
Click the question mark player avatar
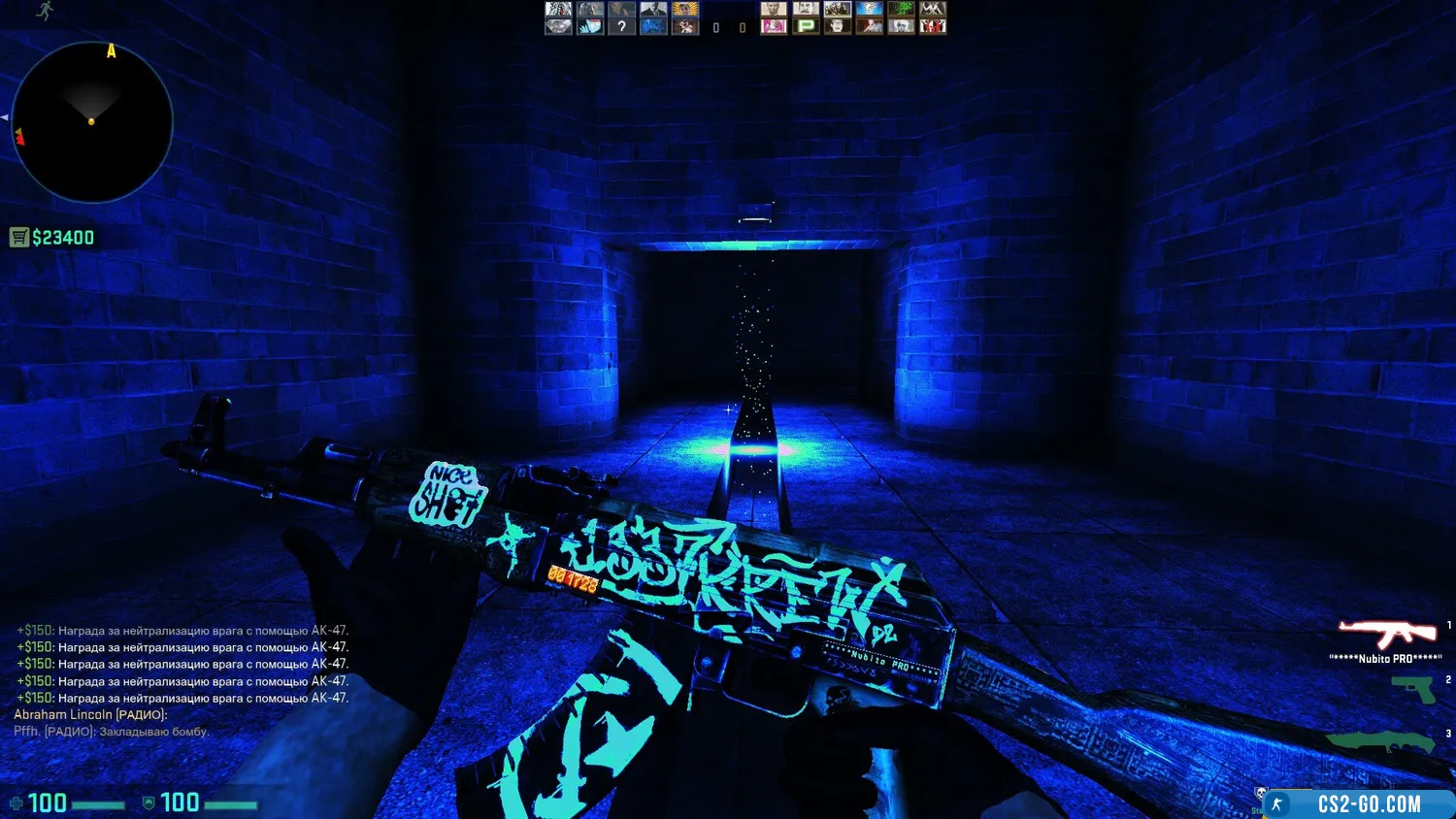(621, 26)
